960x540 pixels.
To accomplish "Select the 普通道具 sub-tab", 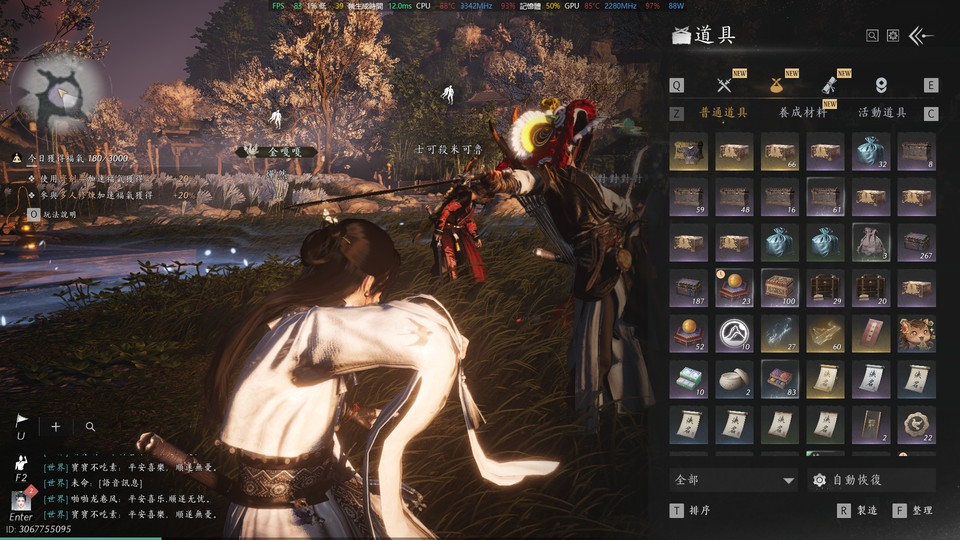I will [723, 113].
